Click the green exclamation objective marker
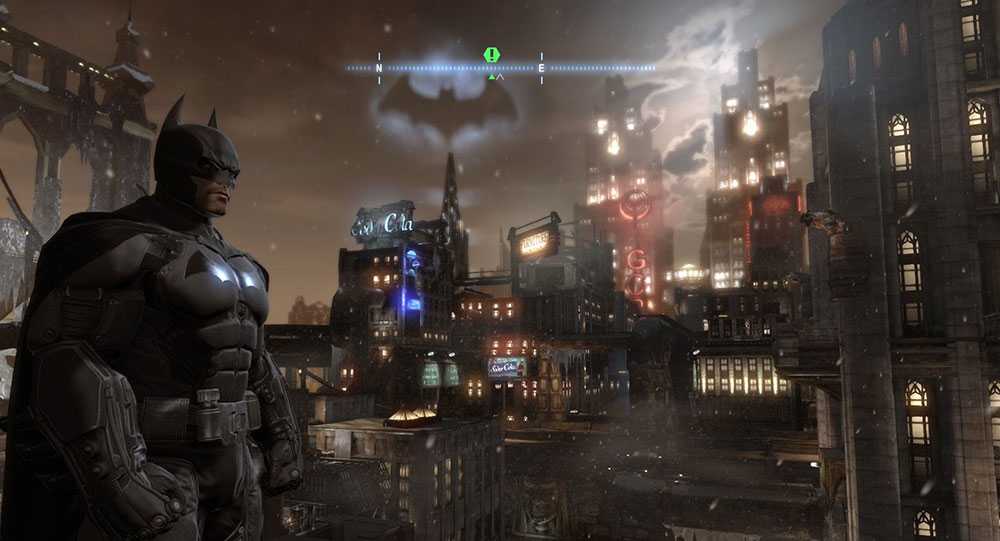 point(491,55)
